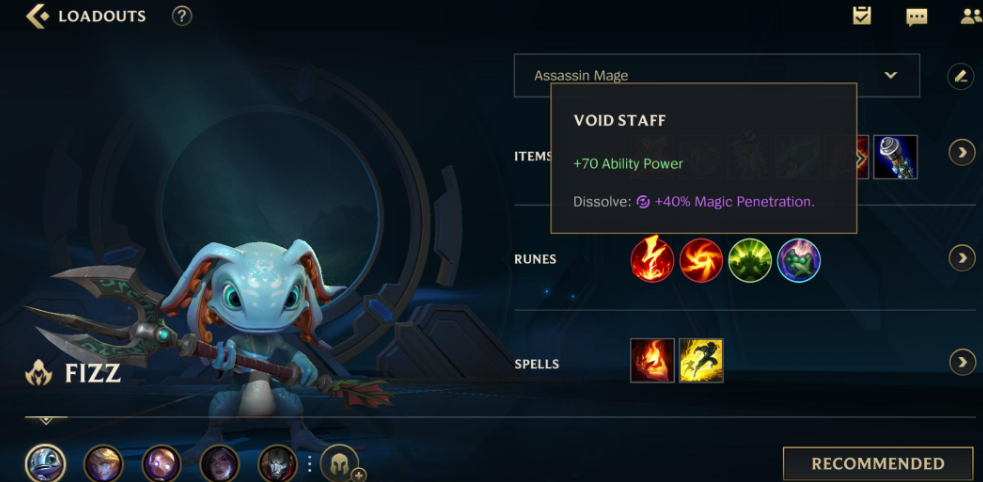Select the Void Staff item icon
The width and height of the screenshot is (983, 482).
click(895, 157)
